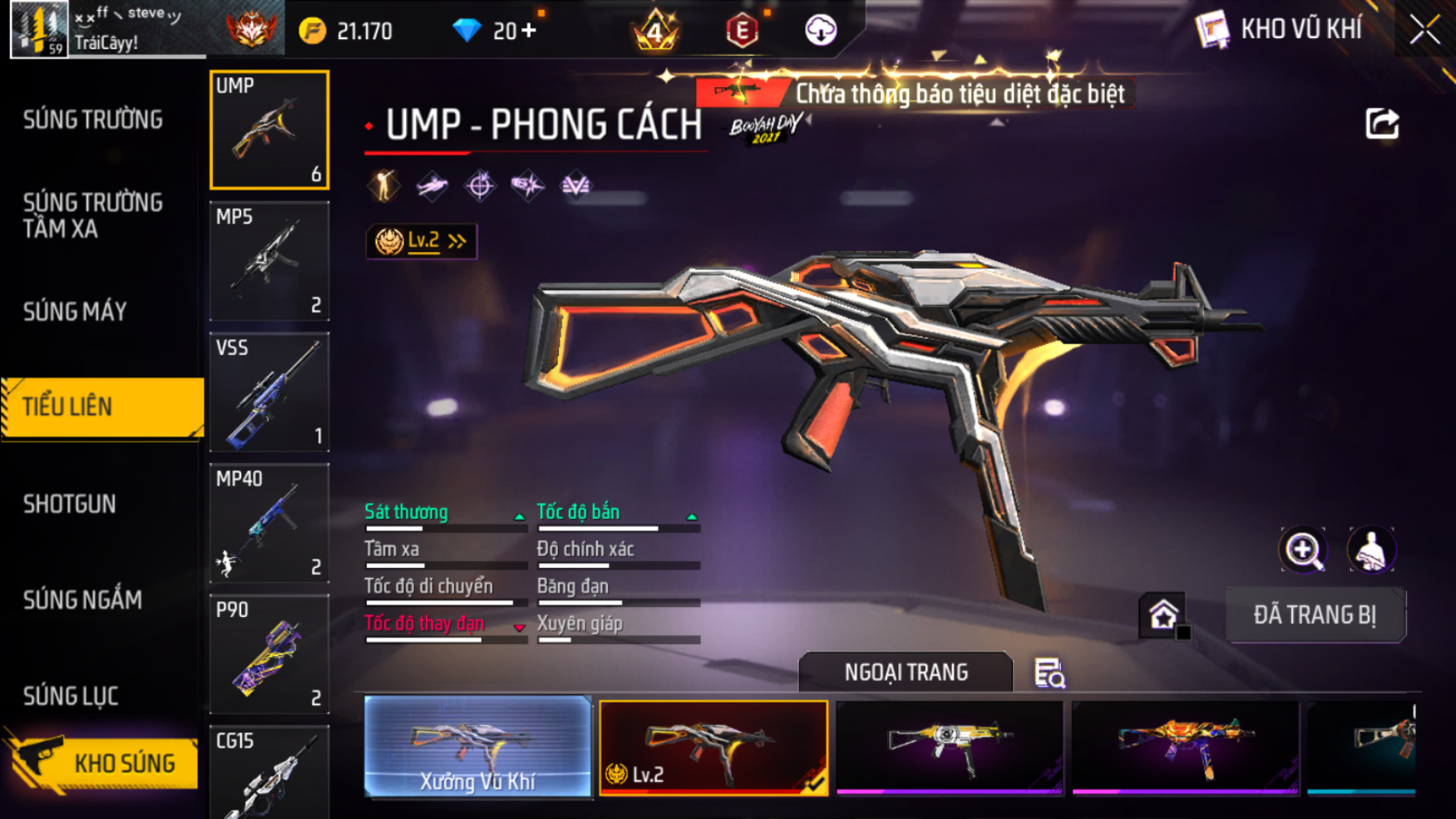
Task: Open the Ngoại Trang tab
Action: click(906, 672)
